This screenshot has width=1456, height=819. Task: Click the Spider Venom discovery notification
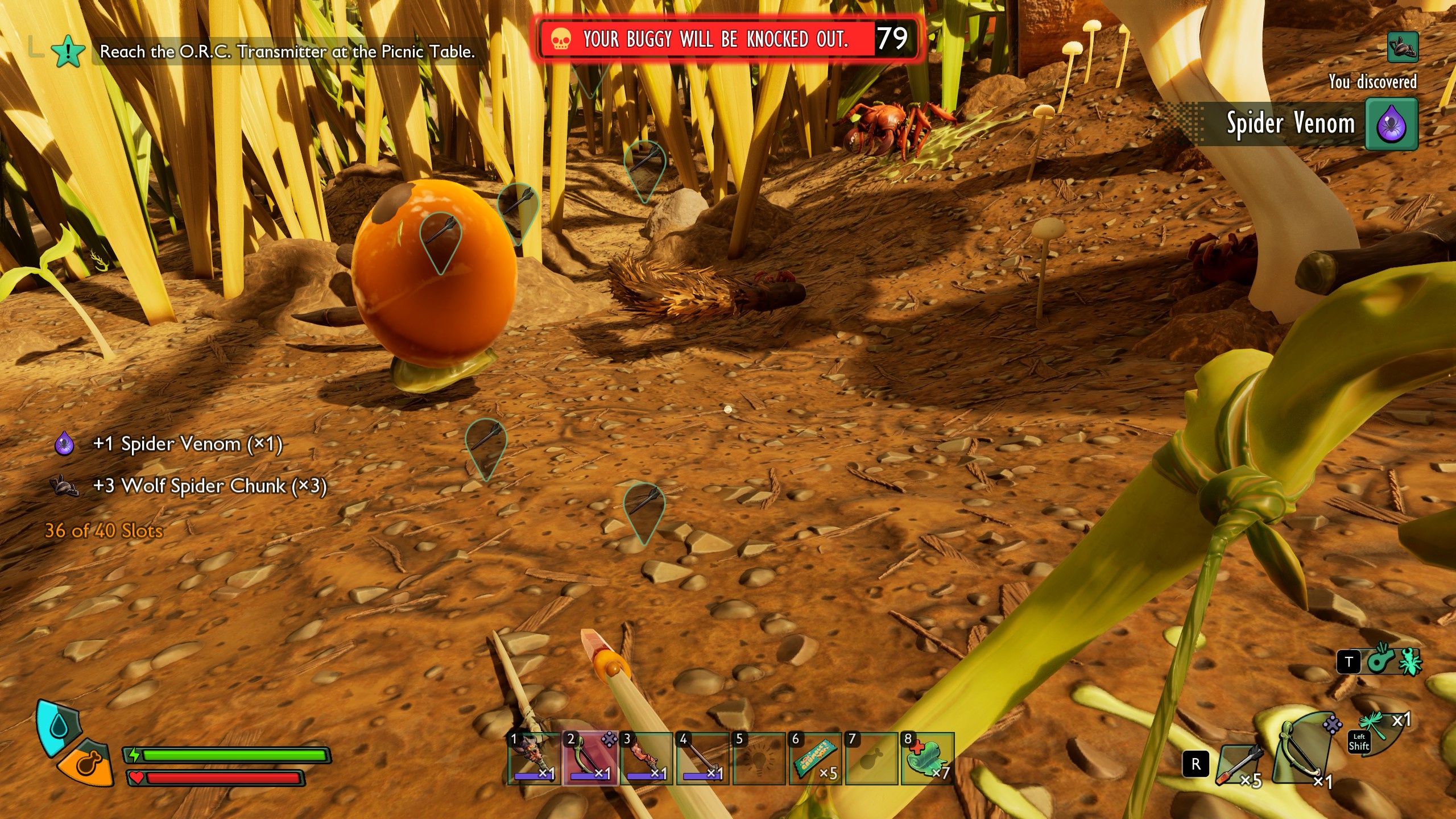[1308, 124]
